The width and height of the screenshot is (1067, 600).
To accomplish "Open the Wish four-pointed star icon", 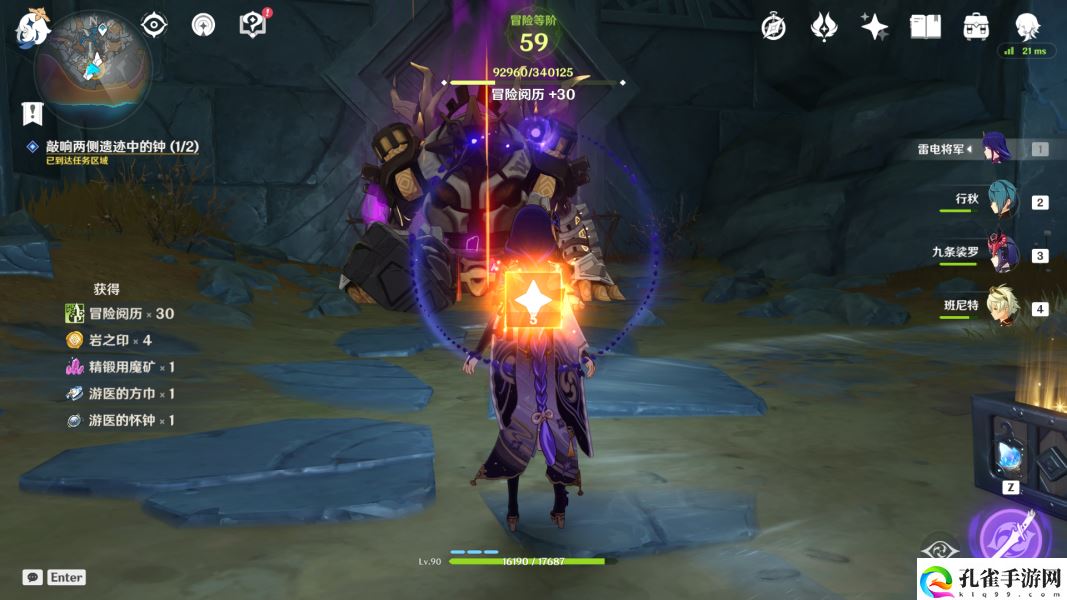I will (875, 27).
